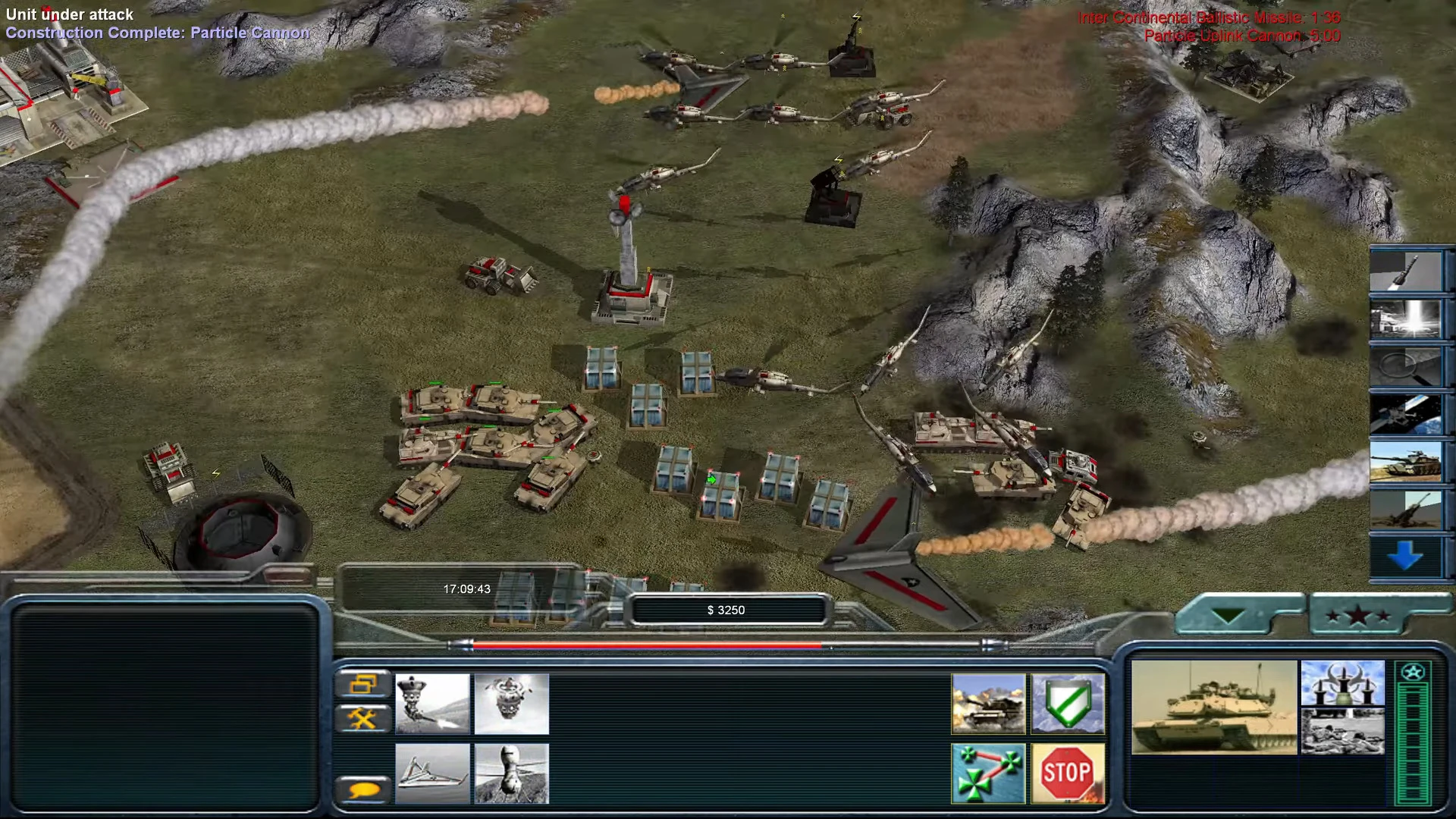Collapse the sidebar using the blue down arrow
The height and width of the screenshot is (819, 1456).
pos(1404,557)
